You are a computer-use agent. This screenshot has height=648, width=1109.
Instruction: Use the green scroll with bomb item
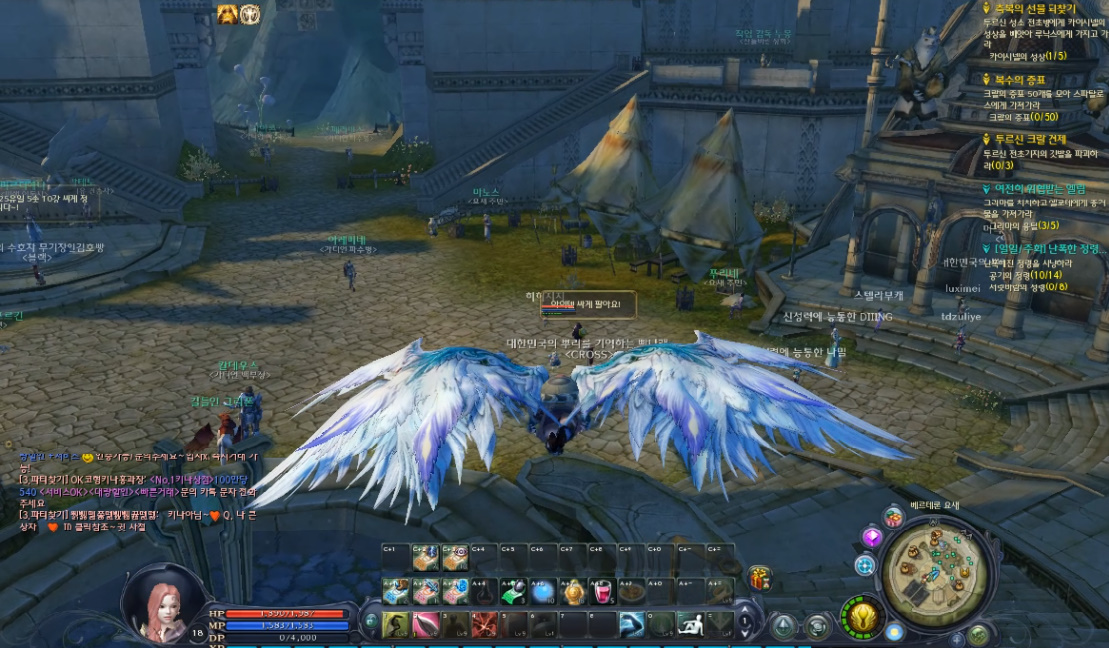(x=514, y=592)
